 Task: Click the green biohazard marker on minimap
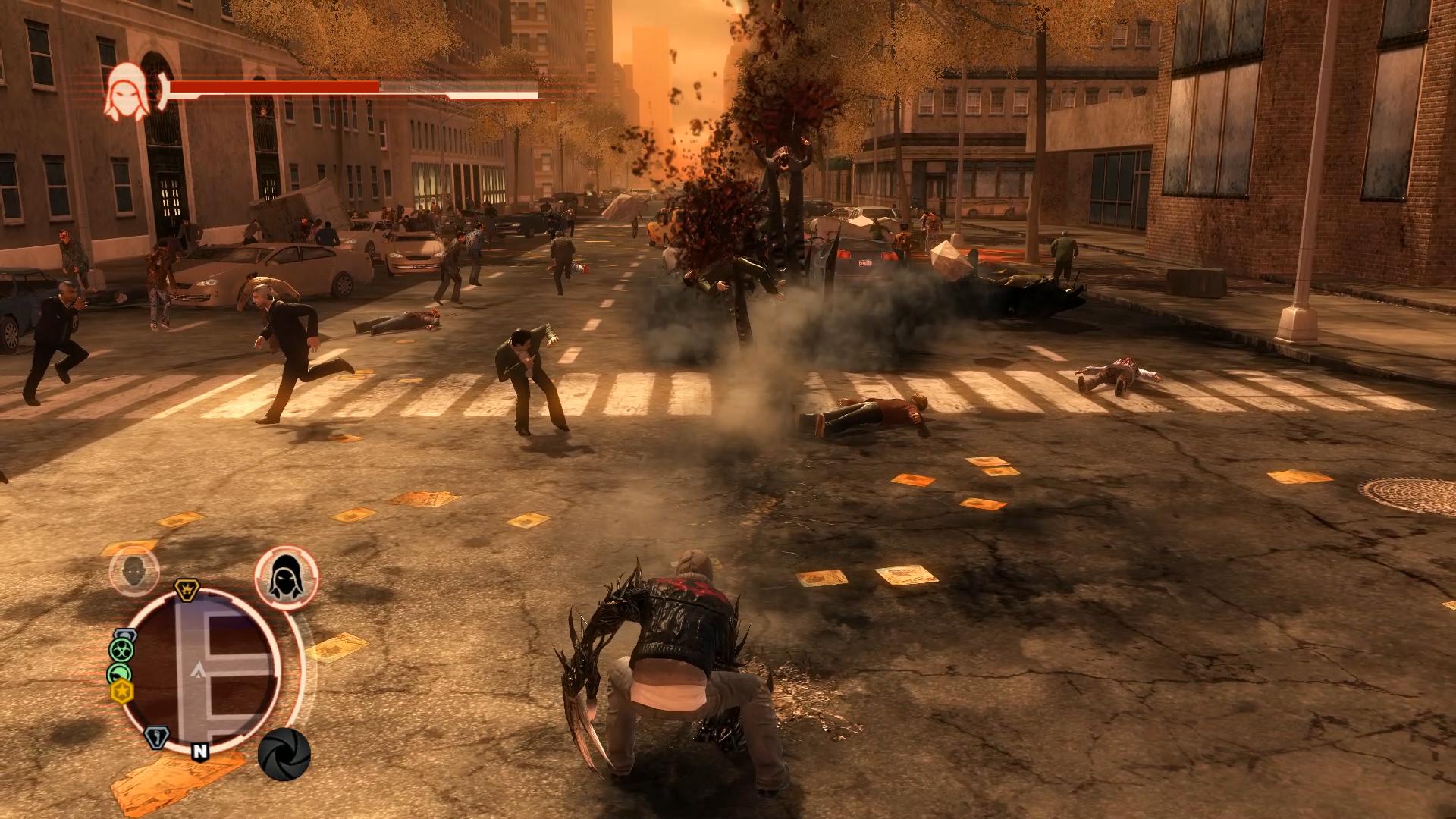pyautogui.click(x=121, y=649)
